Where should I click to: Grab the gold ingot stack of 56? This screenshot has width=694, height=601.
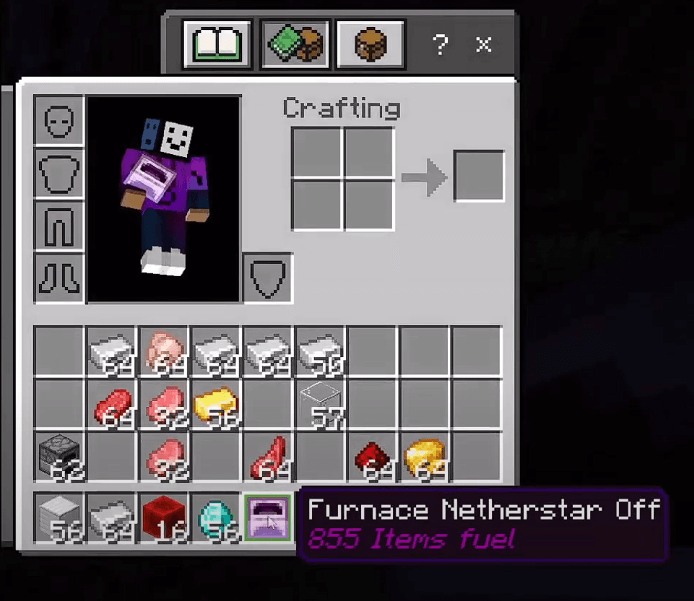pyautogui.click(x=215, y=404)
